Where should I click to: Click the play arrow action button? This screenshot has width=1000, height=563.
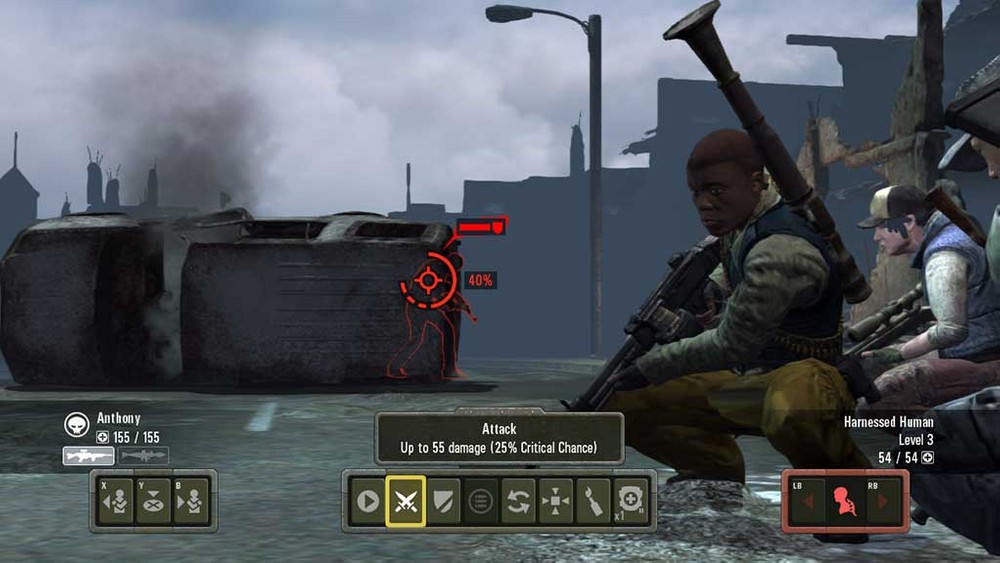point(368,501)
